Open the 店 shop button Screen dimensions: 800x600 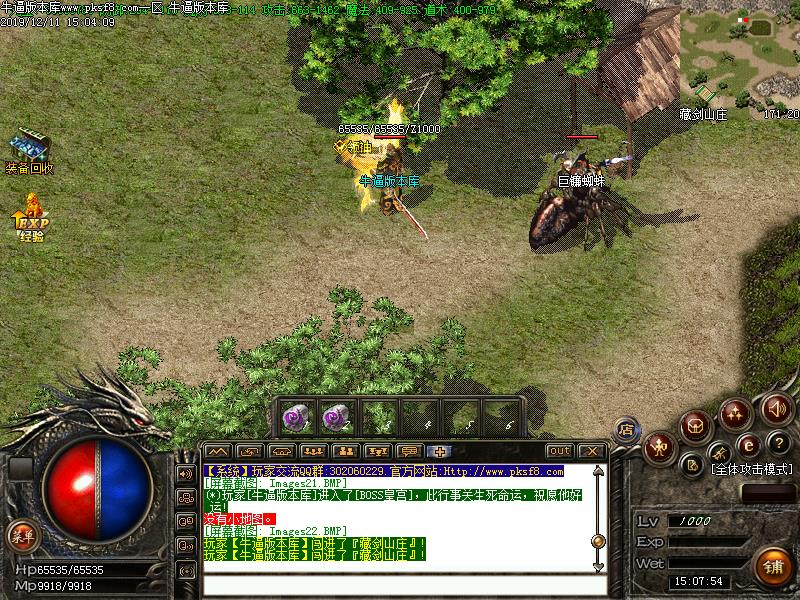coord(627,428)
